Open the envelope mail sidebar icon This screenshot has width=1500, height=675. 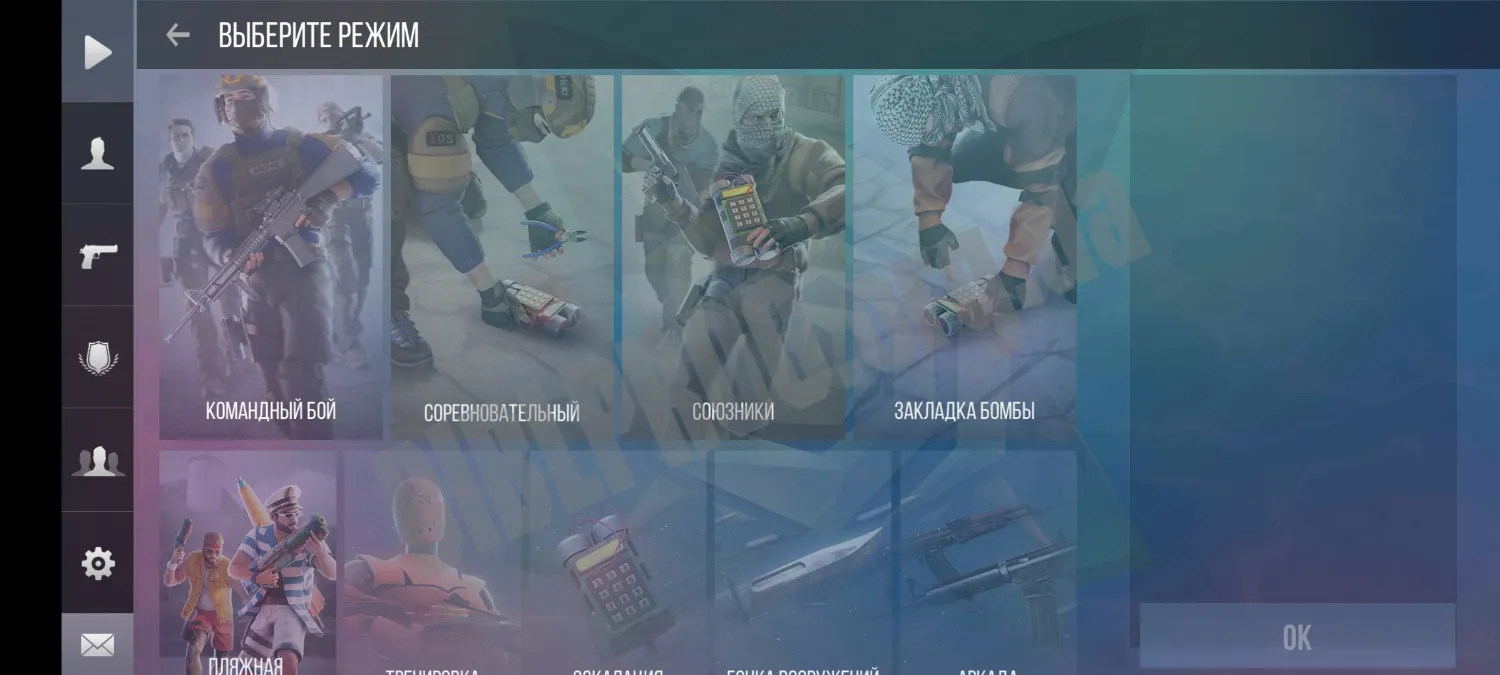point(98,645)
